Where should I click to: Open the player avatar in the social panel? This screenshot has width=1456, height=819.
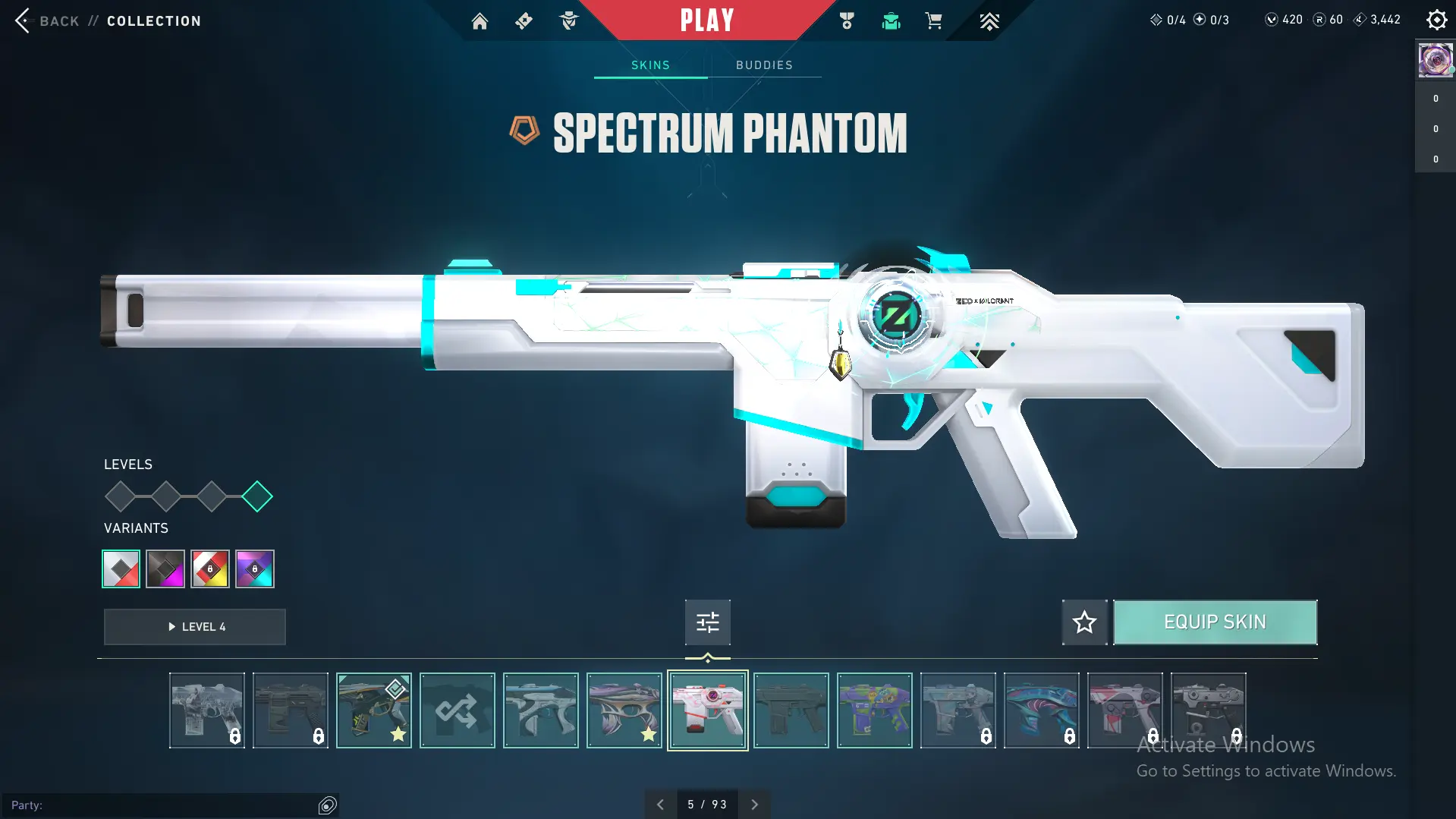[1435, 60]
